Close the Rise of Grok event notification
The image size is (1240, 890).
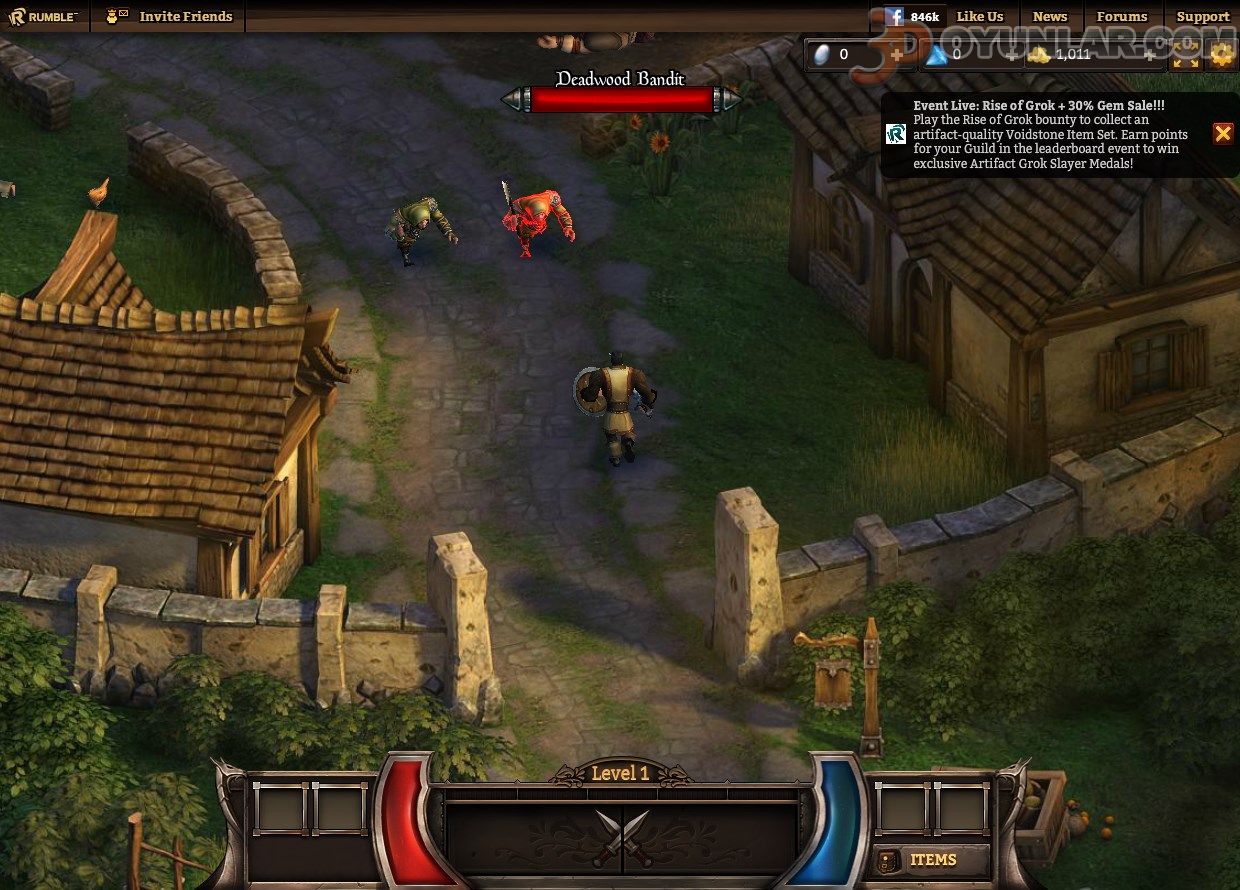click(x=1222, y=133)
